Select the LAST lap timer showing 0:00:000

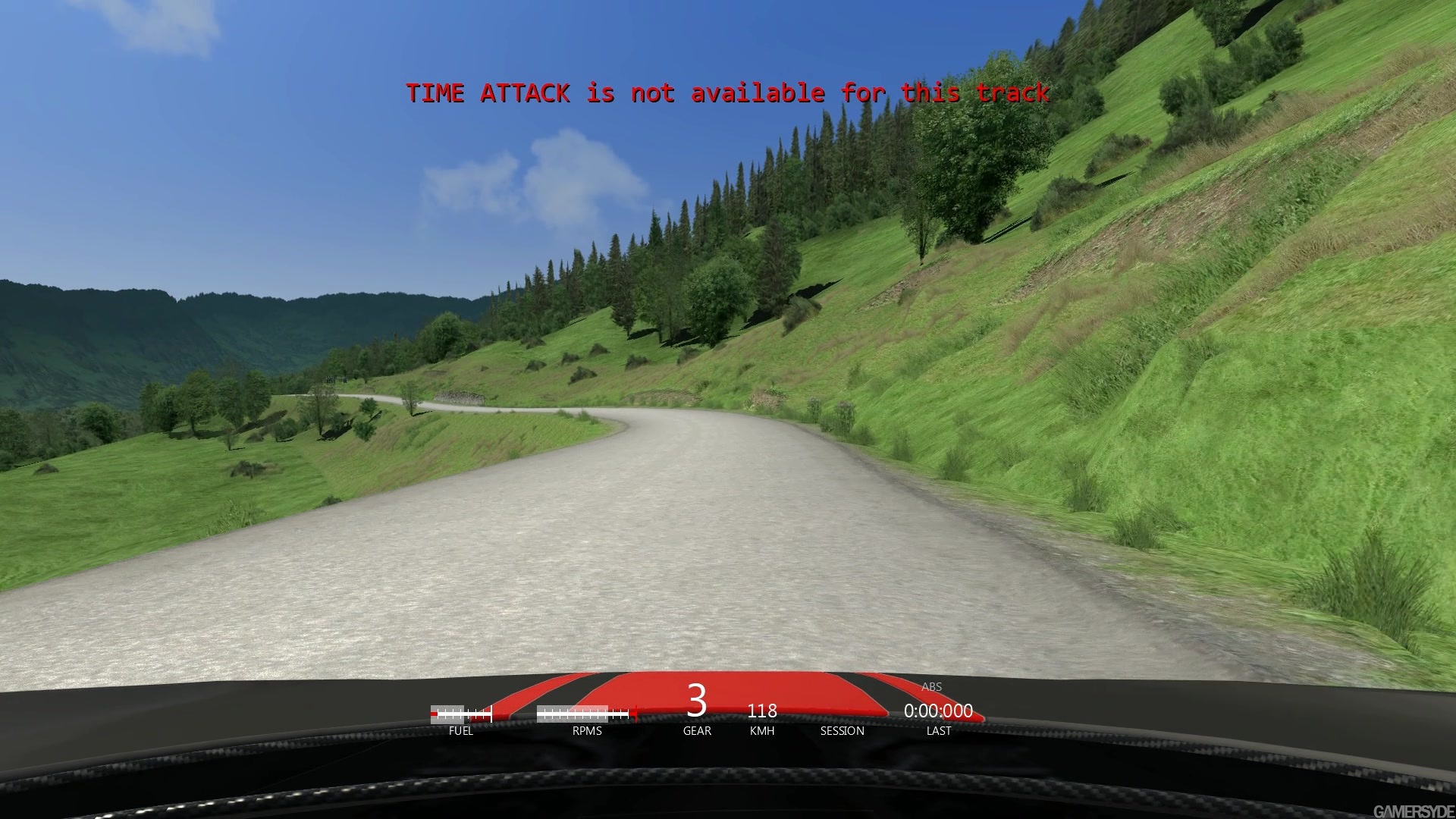coord(939,711)
